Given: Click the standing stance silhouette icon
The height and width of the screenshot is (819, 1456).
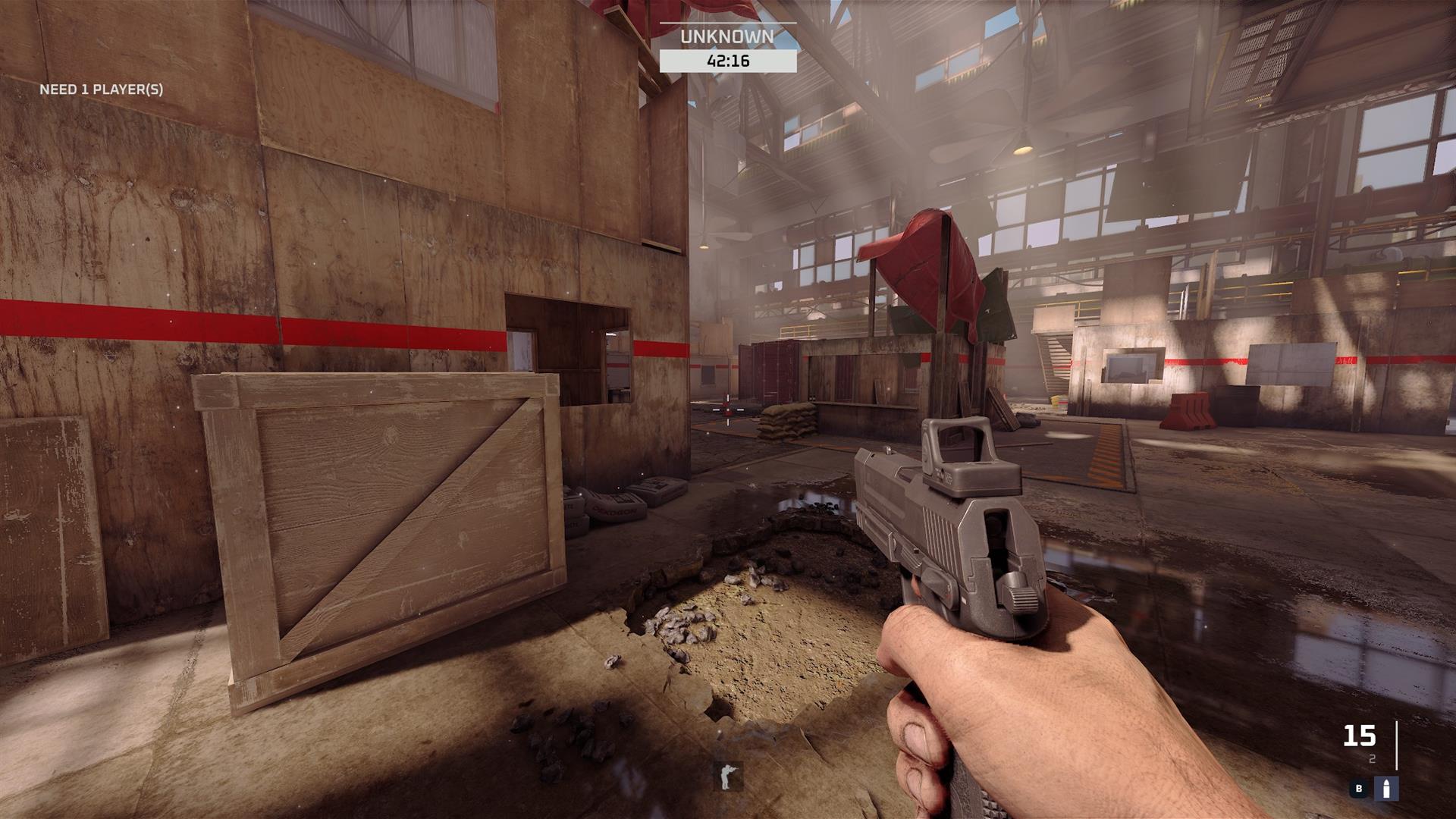Looking at the screenshot, I should point(728,777).
